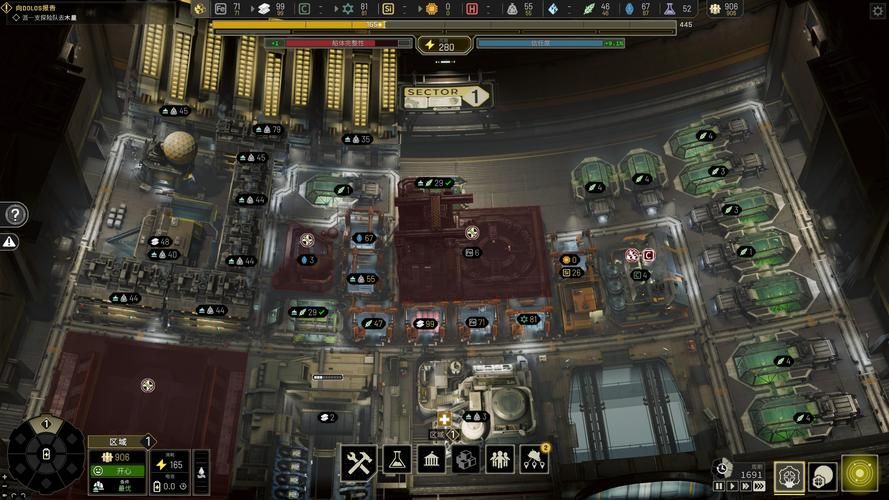Click the question mark help button
The width and height of the screenshot is (889, 500).
point(15,214)
